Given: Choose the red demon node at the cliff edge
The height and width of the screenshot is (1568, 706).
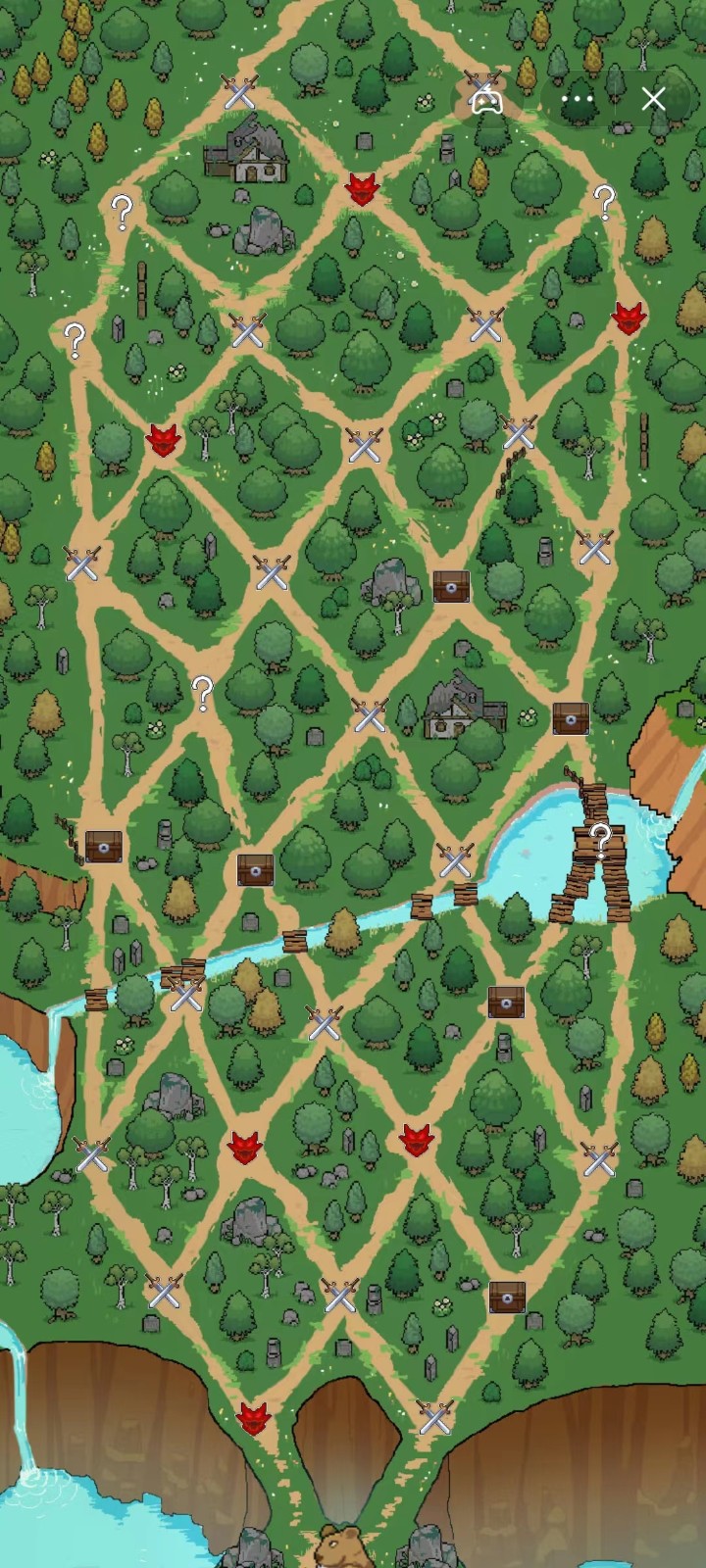Looking at the screenshot, I should 253,1417.
